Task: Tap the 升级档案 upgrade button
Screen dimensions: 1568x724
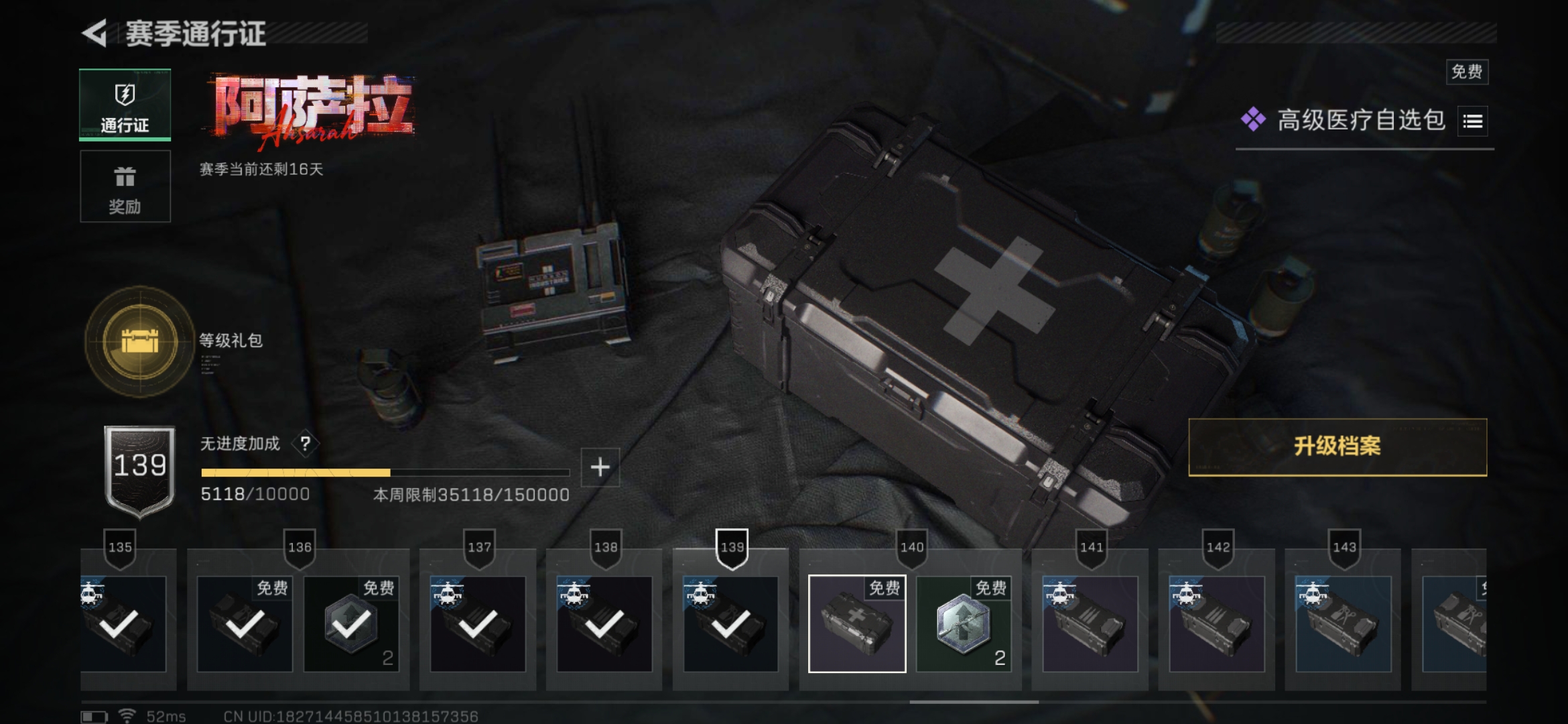Action: (1337, 447)
